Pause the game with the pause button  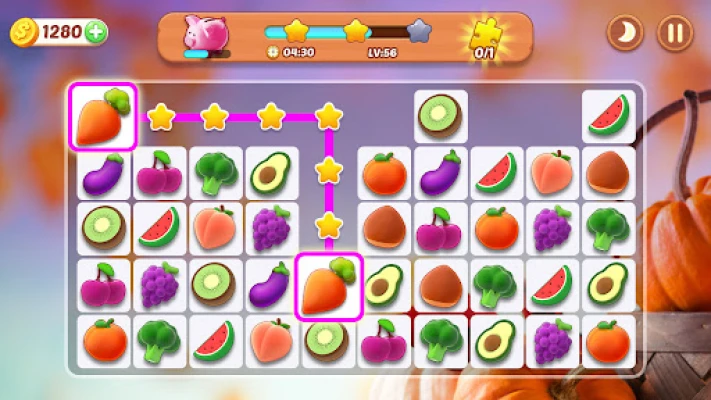(675, 33)
